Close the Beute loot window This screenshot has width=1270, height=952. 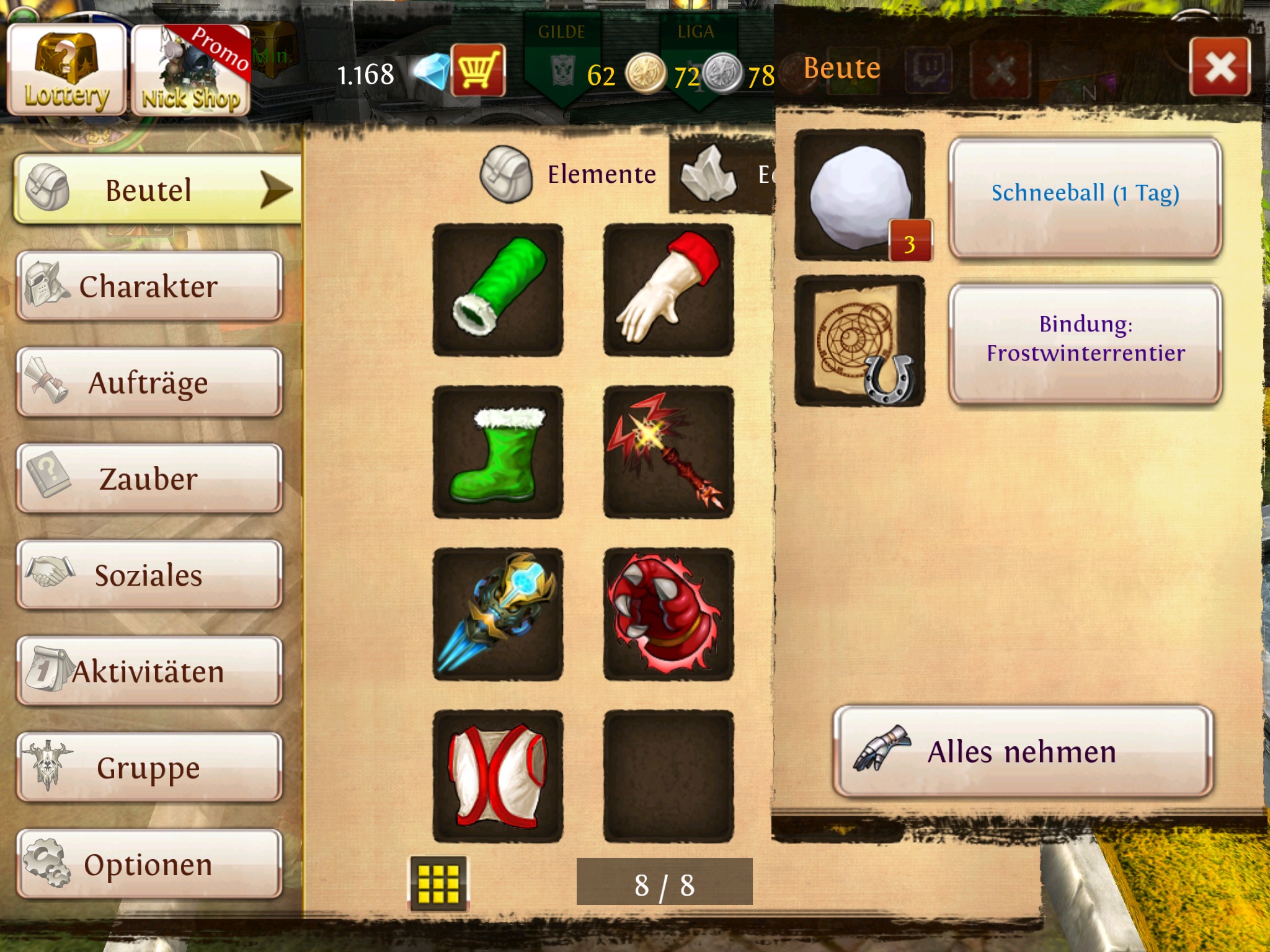point(1219,67)
